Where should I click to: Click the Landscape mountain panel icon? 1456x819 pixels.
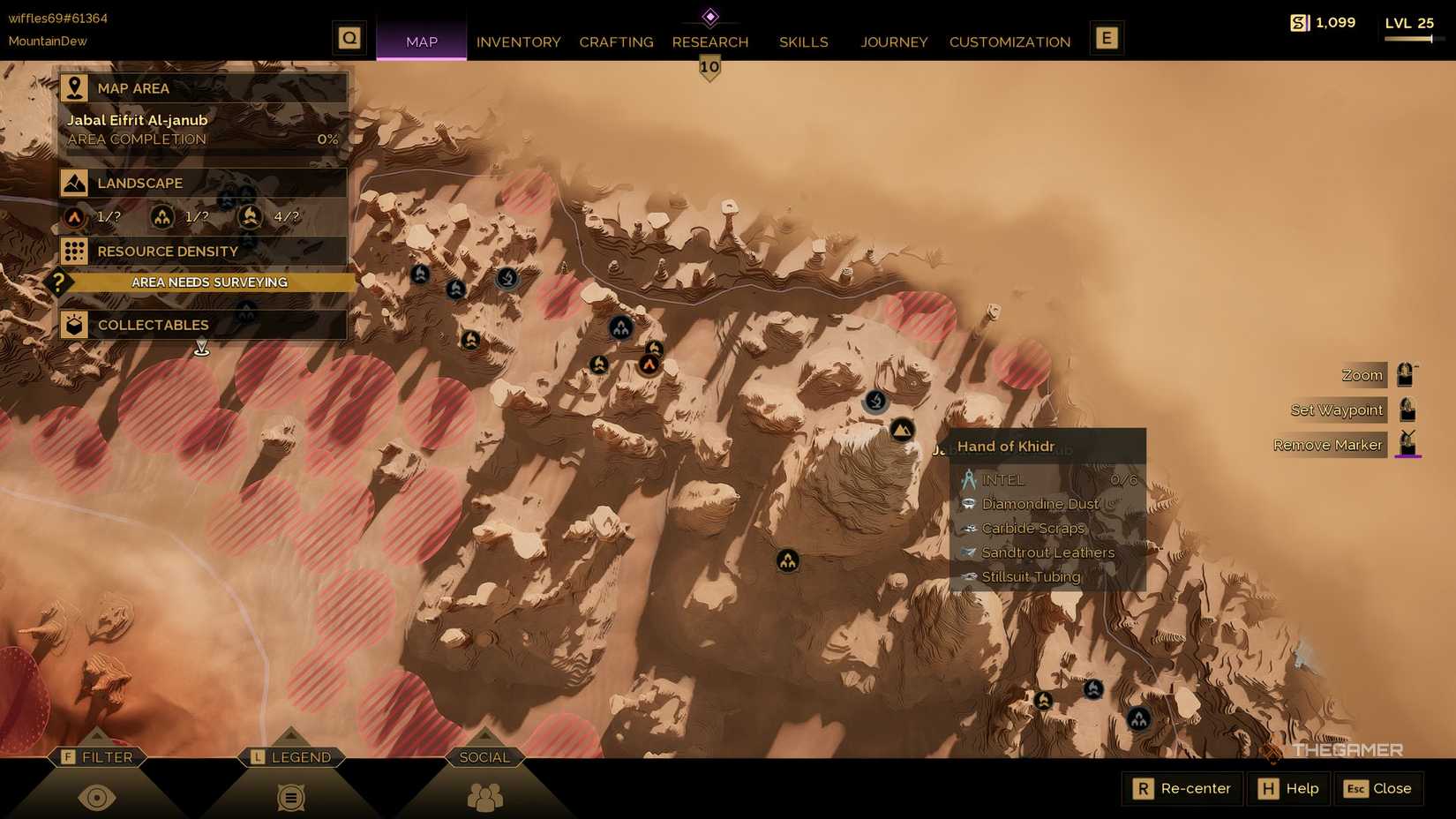pos(76,183)
